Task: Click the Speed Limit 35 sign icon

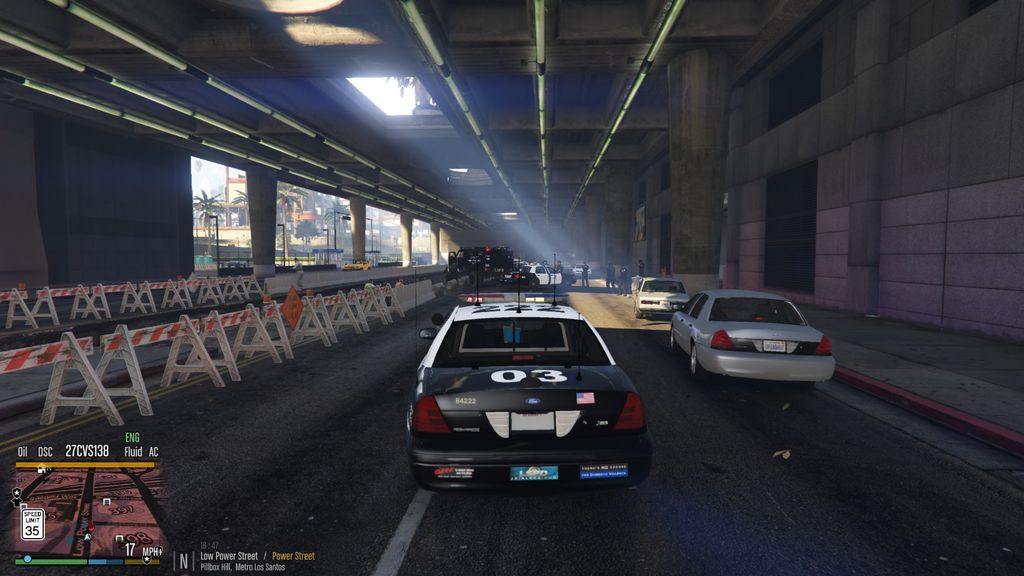Action: (32, 523)
